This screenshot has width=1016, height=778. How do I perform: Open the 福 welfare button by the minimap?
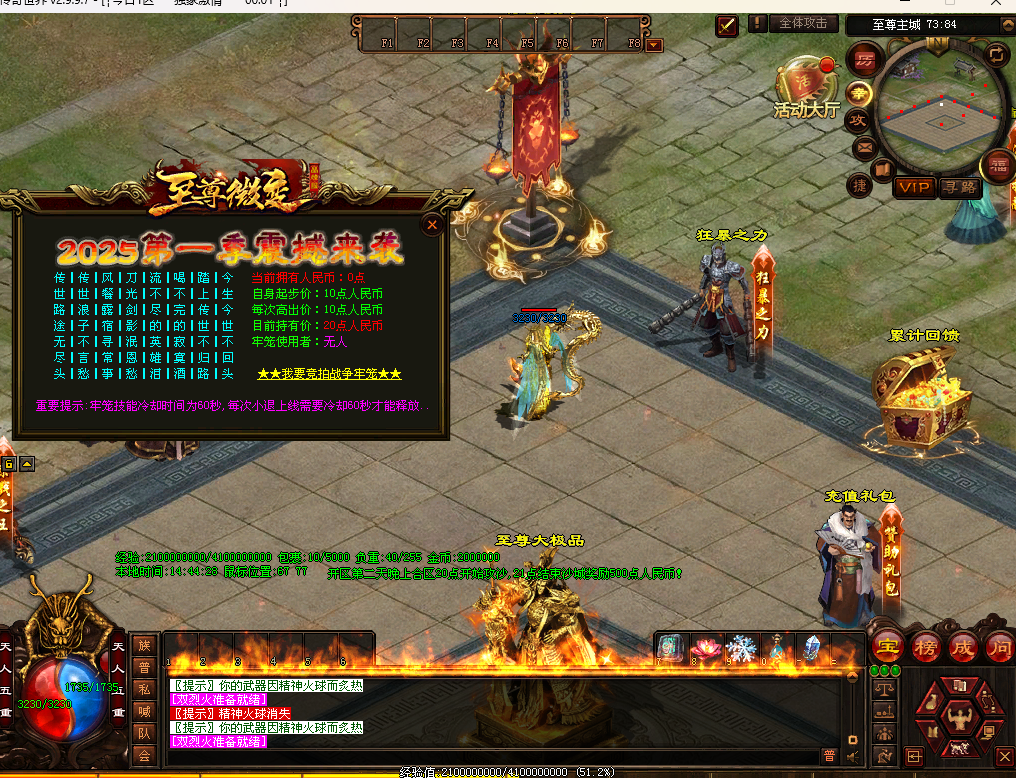(x=997, y=165)
